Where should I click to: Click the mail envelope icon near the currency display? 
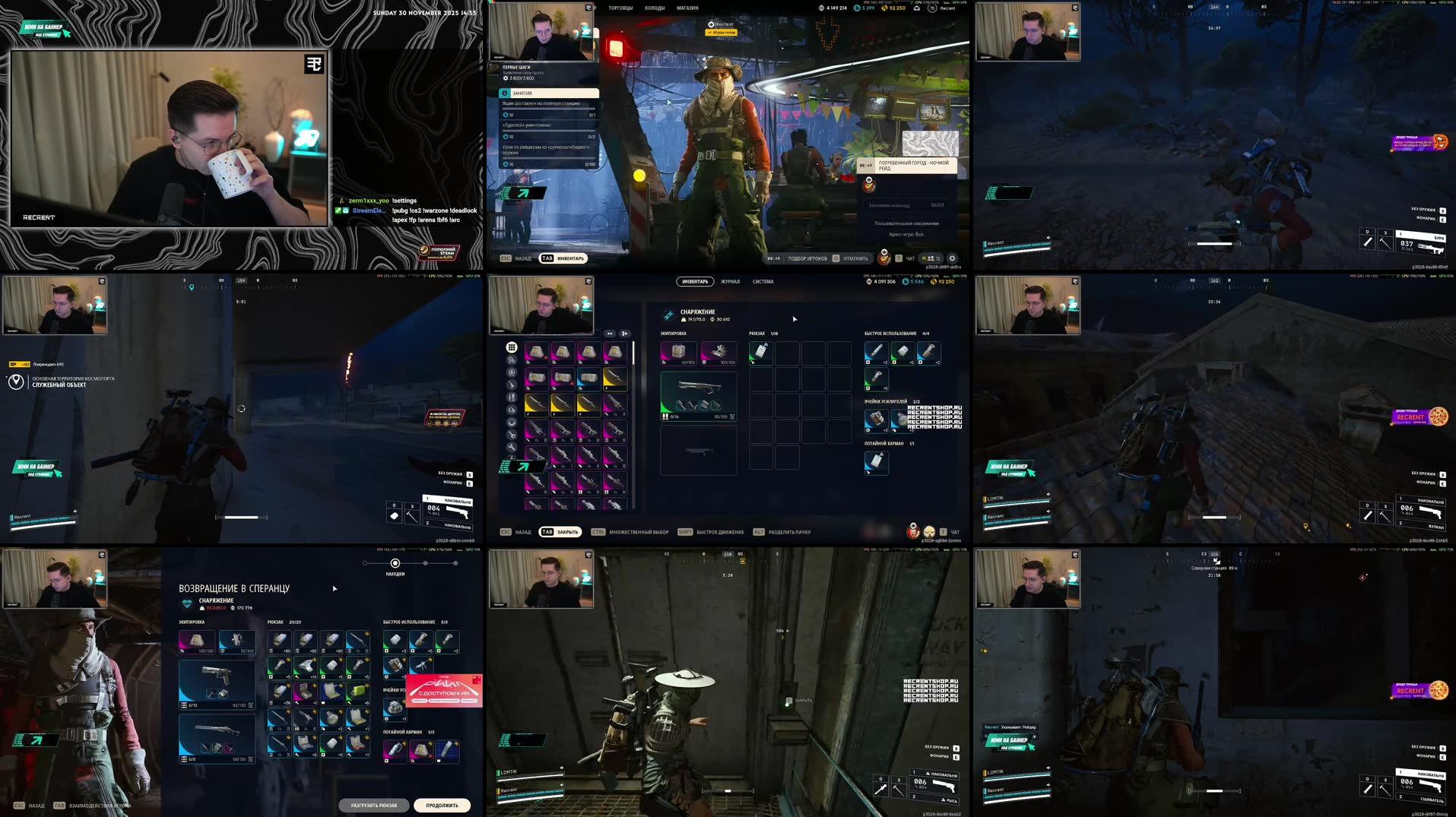[915, 8]
